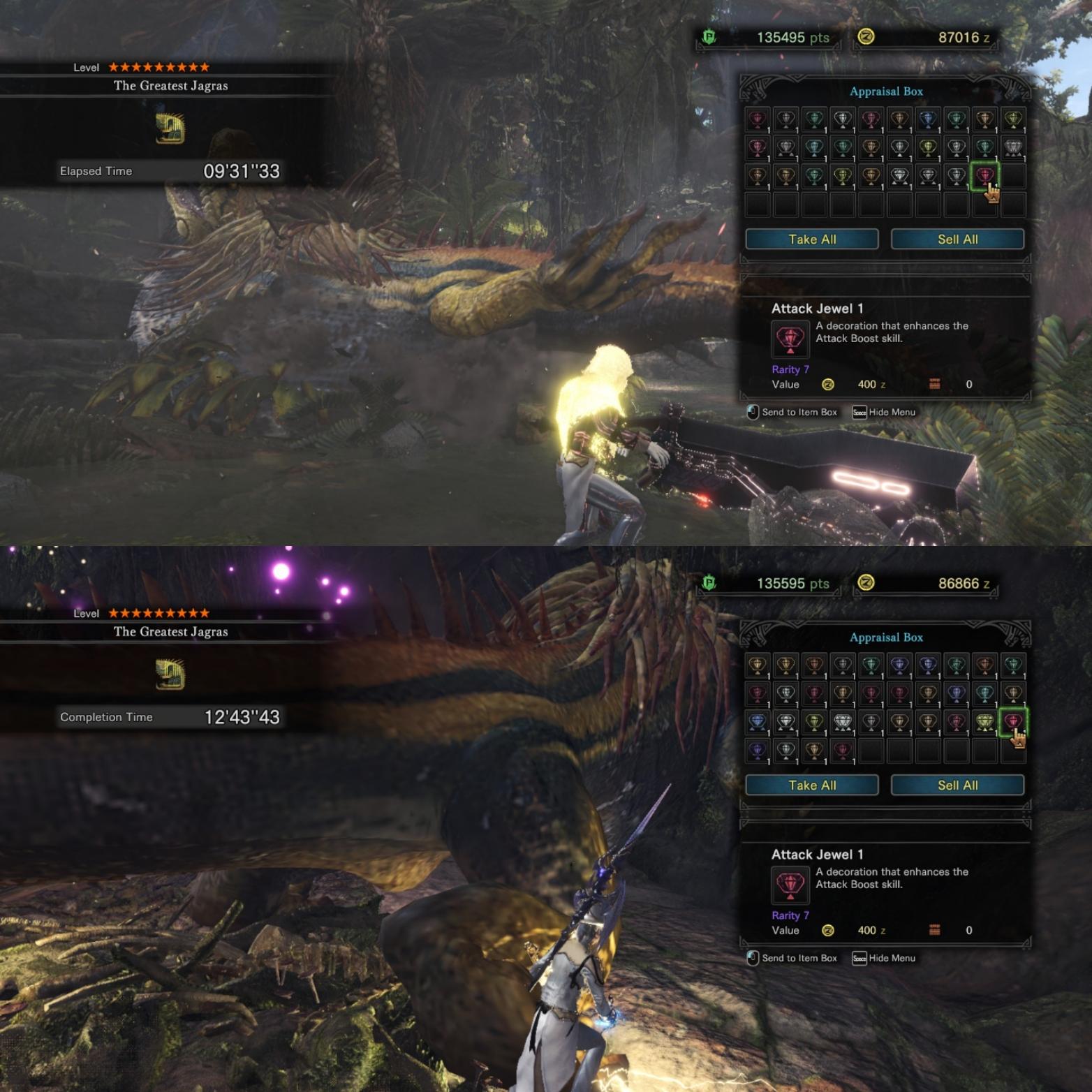Click the yellow jewel in the bottom row
This screenshot has width=1092, height=1092.
point(814,750)
